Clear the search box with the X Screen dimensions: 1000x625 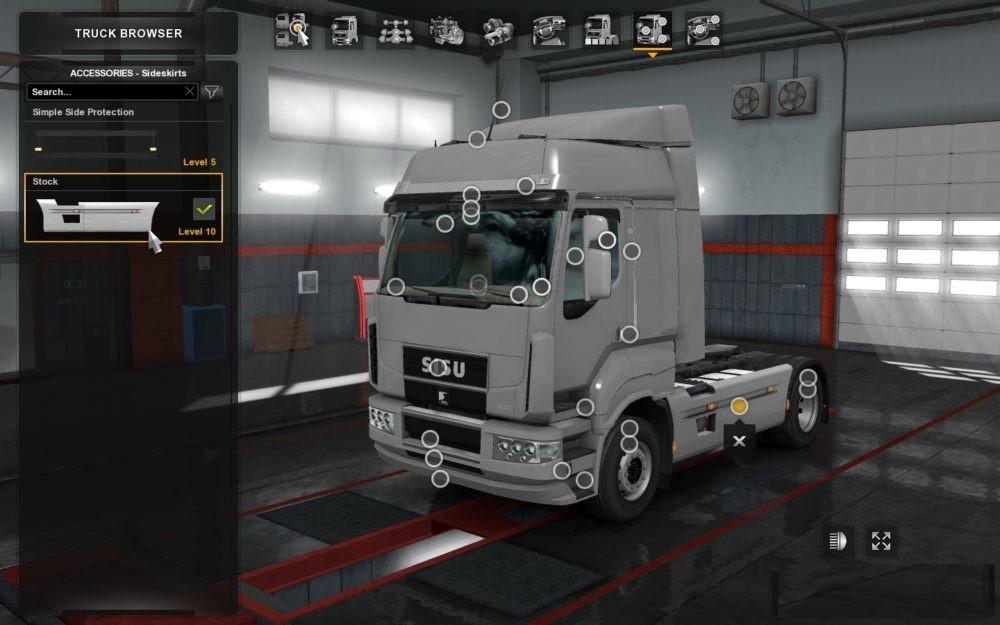click(x=190, y=92)
